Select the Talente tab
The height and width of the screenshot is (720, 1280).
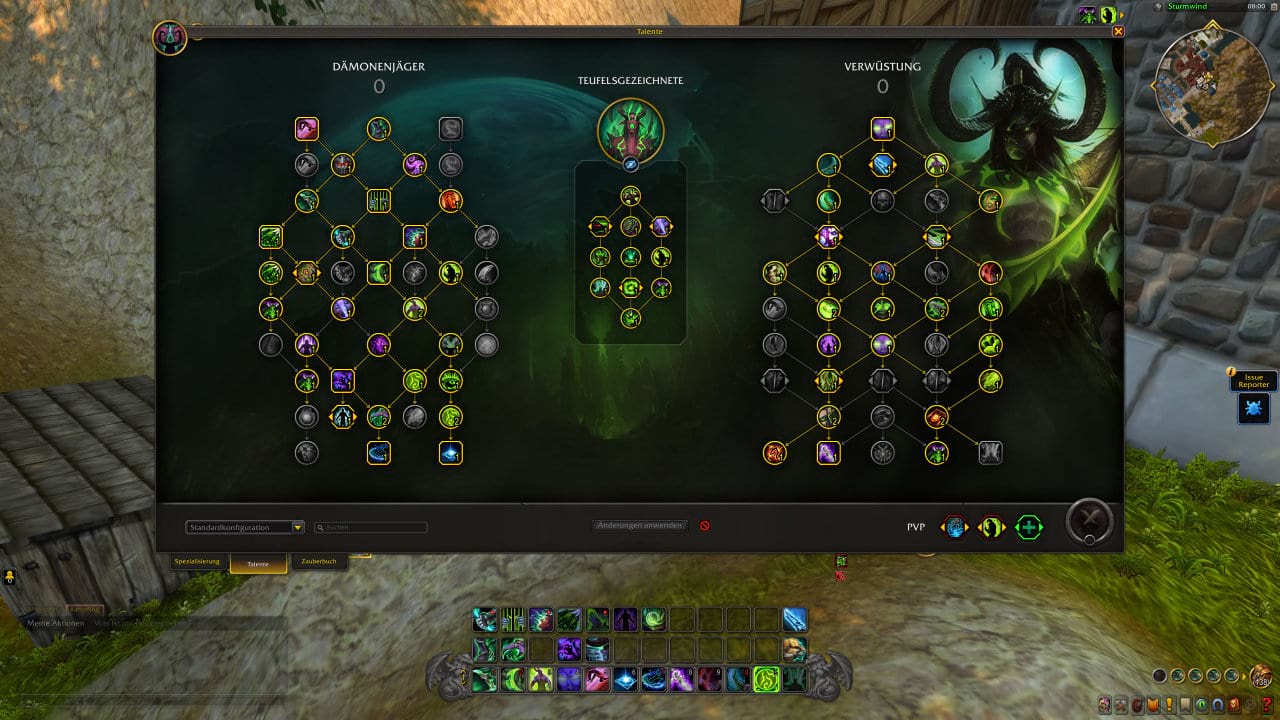[258, 564]
